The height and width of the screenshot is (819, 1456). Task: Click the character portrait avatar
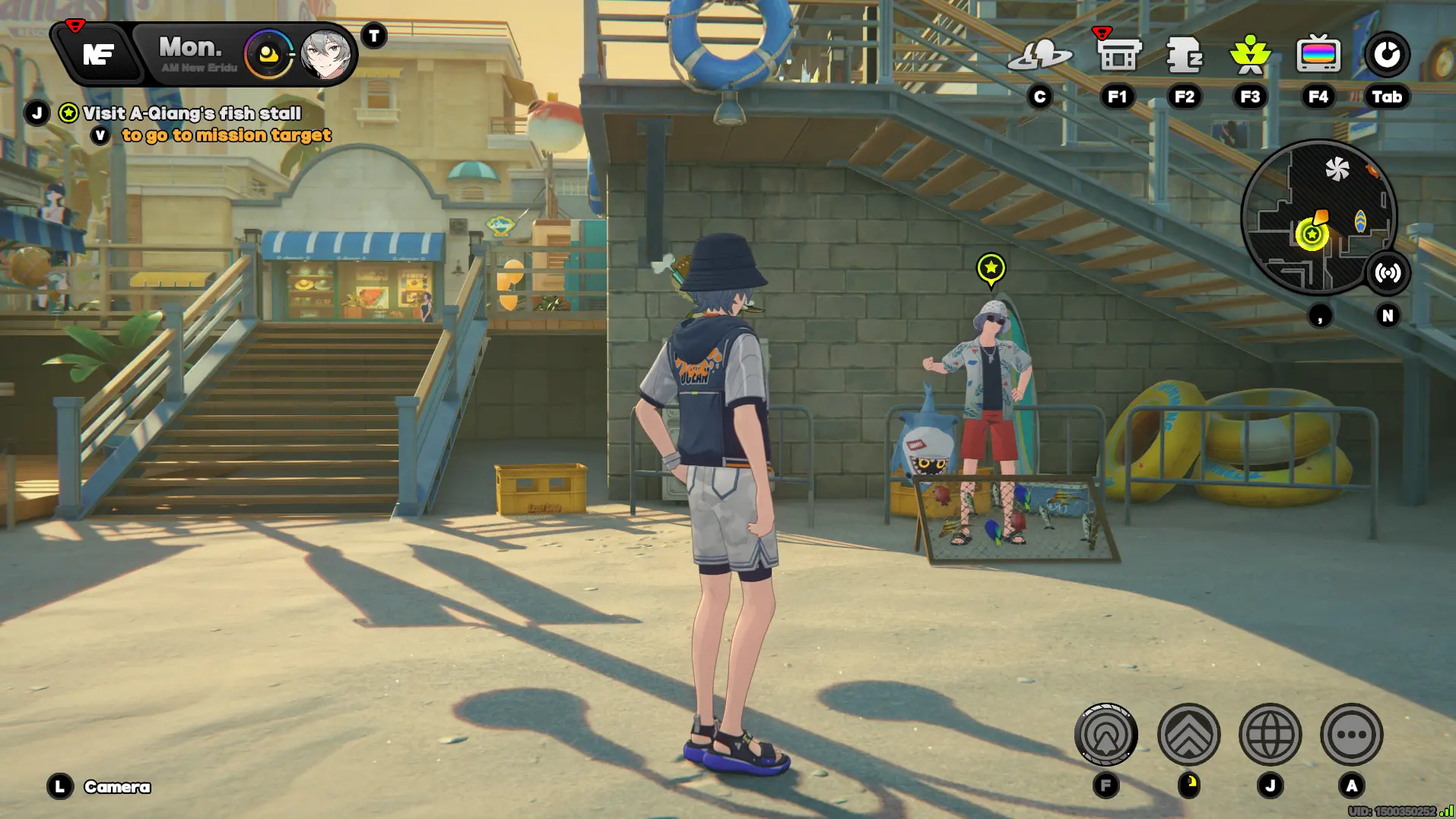click(x=325, y=55)
